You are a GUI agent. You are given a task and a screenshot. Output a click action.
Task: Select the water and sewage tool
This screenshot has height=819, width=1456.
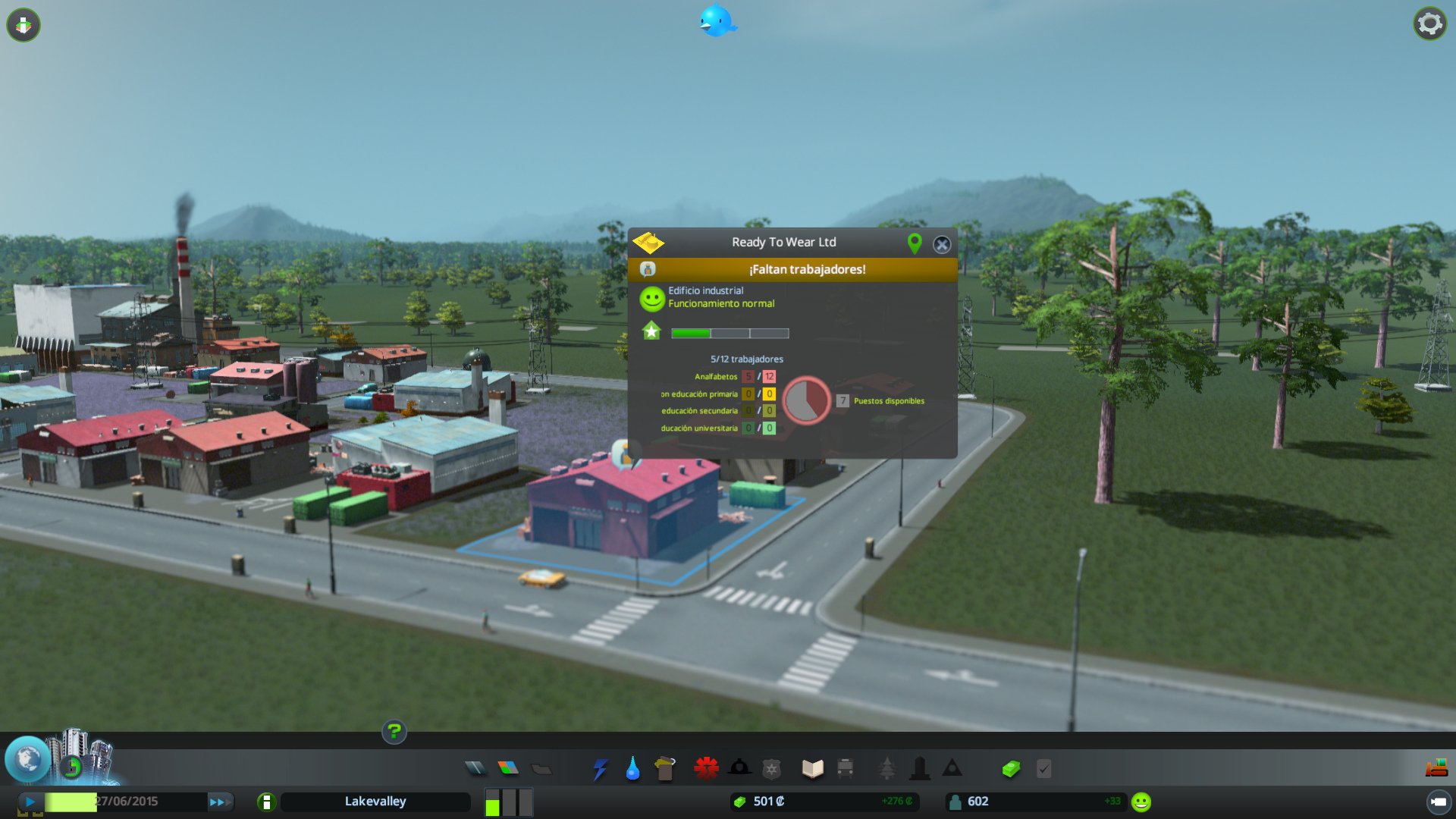[632, 767]
